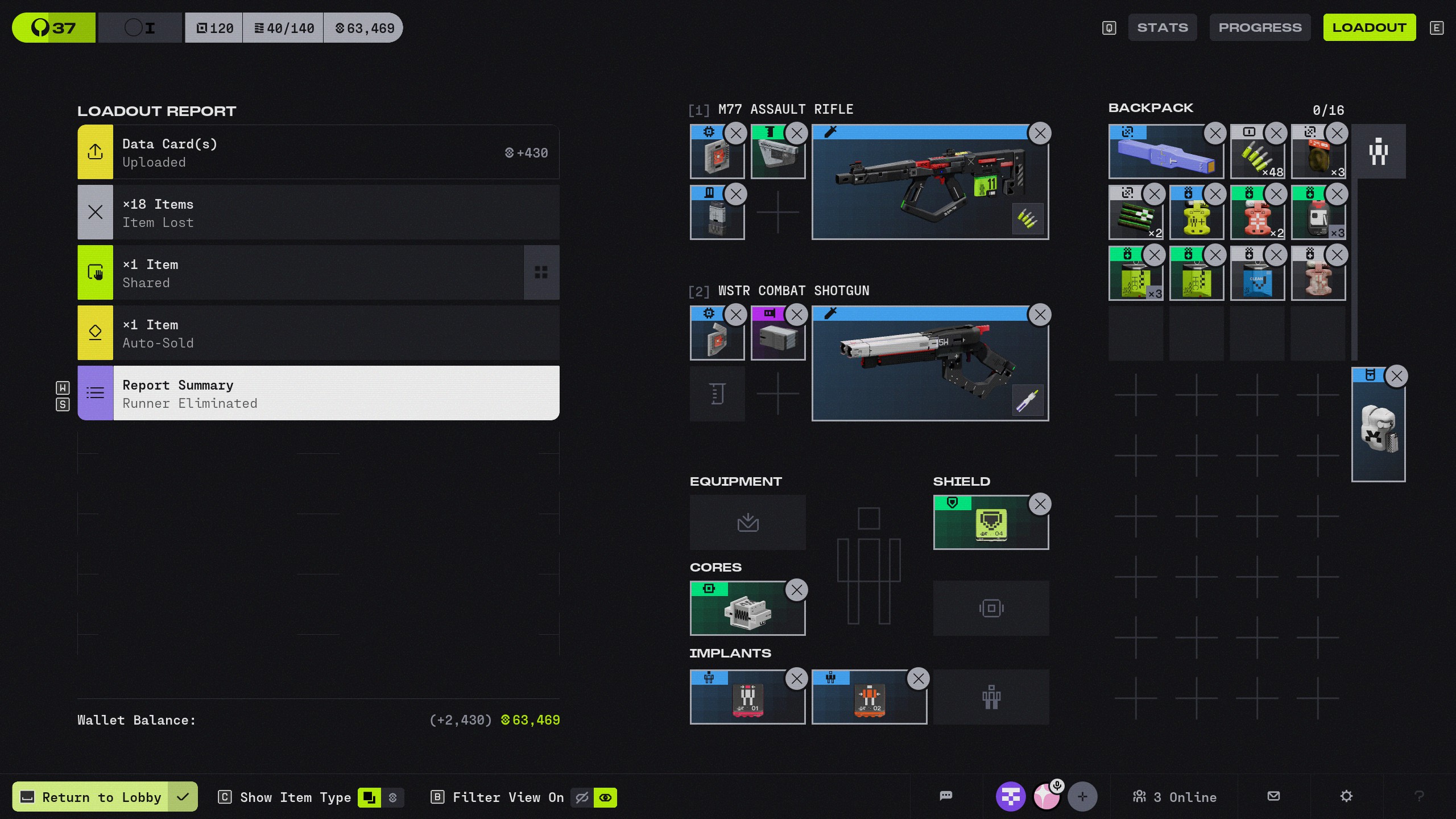Select the implant labeled 01

click(x=747, y=697)
